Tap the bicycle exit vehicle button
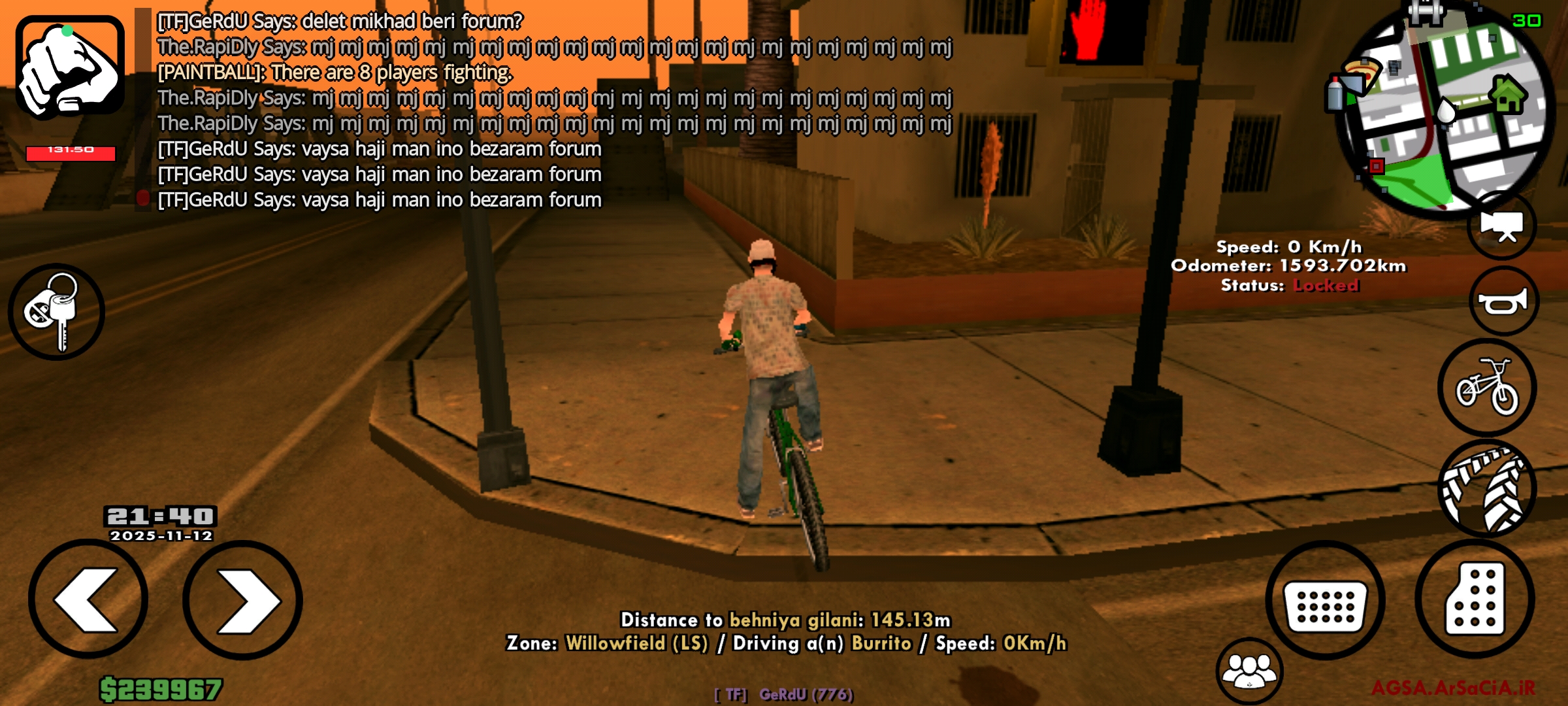This screenshot has width=1568, height=706. 1487,387
